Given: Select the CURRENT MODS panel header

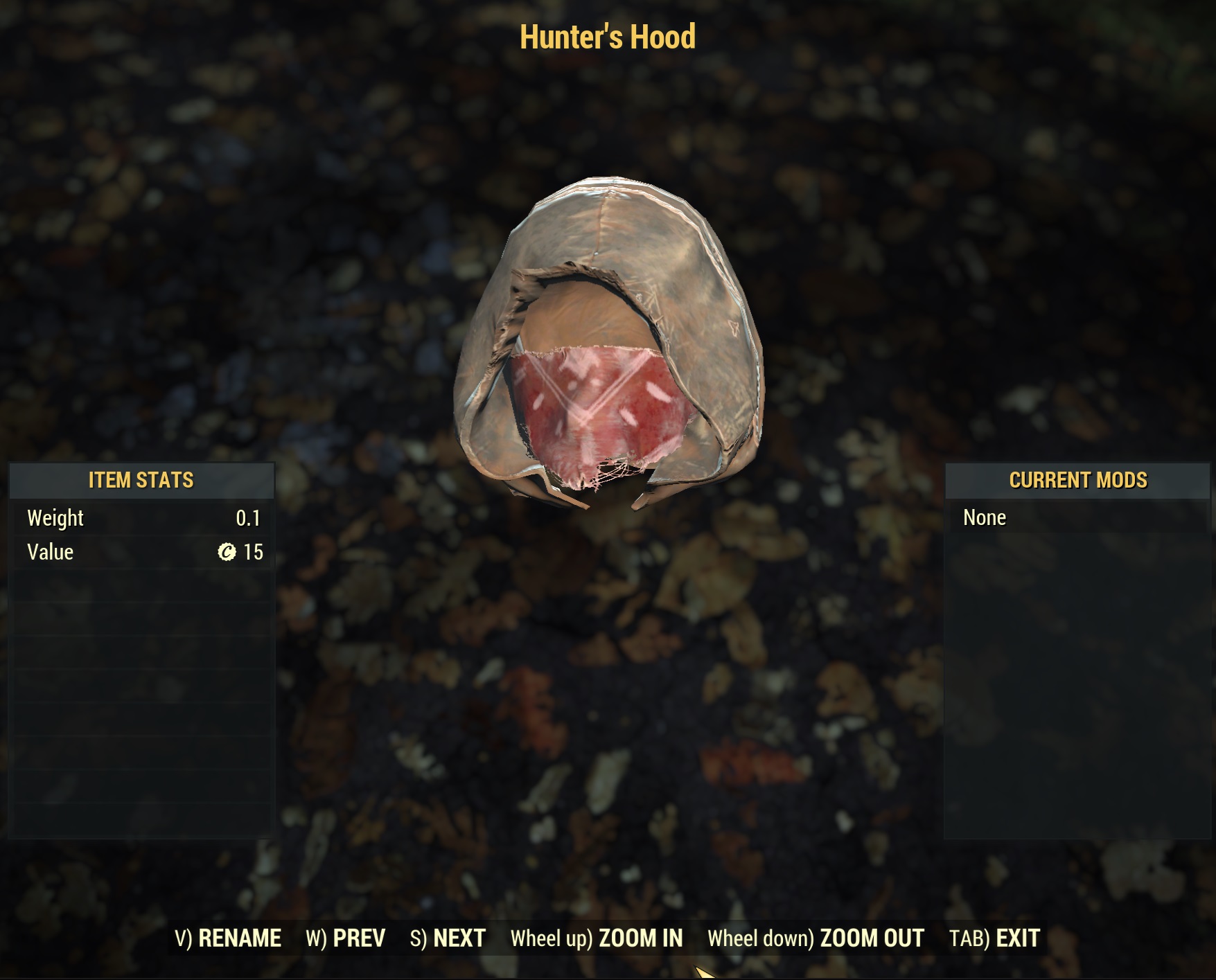Looking at the screenshot, I should (x=1079, y=480).
